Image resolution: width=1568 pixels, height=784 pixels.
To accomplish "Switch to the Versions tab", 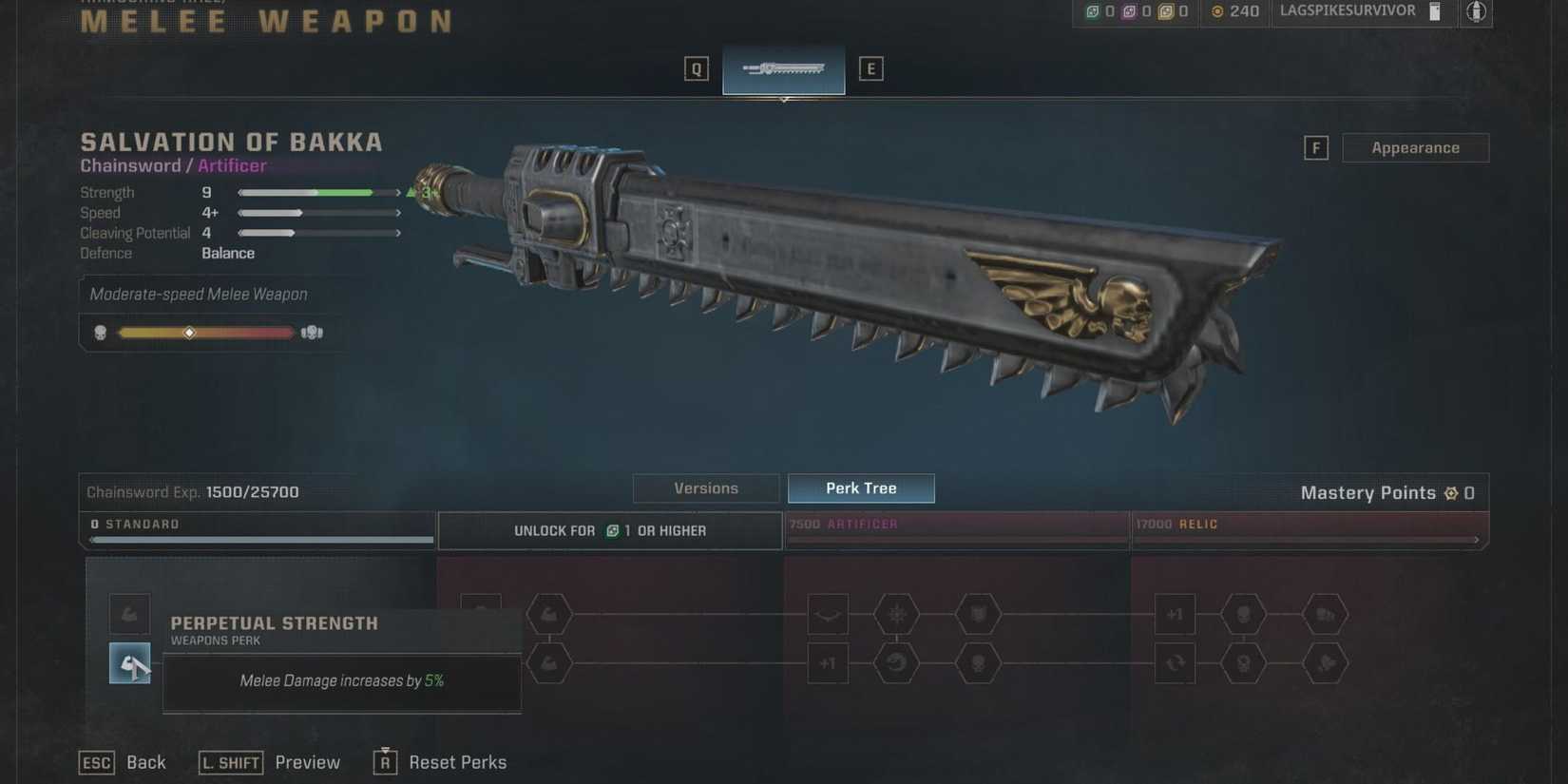I will (x=705, y=488).
